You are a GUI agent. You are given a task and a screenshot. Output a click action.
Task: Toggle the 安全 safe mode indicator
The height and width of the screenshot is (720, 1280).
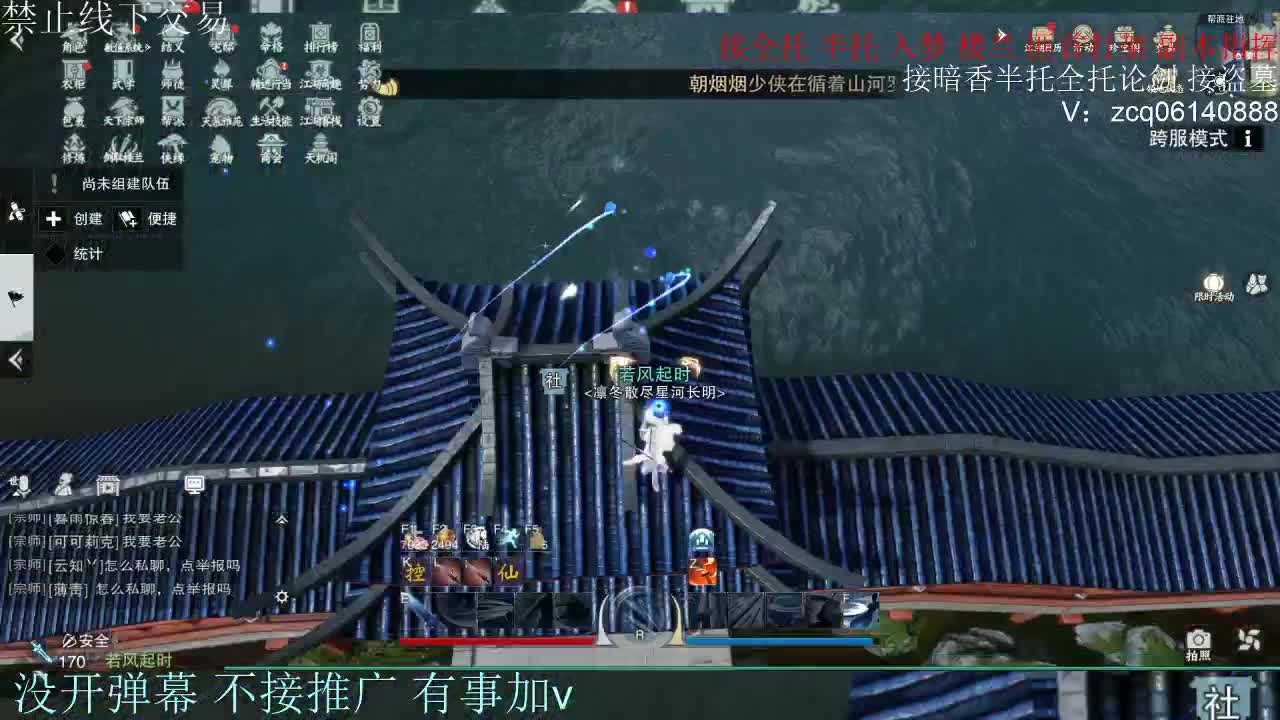click(x=85, y=639)
